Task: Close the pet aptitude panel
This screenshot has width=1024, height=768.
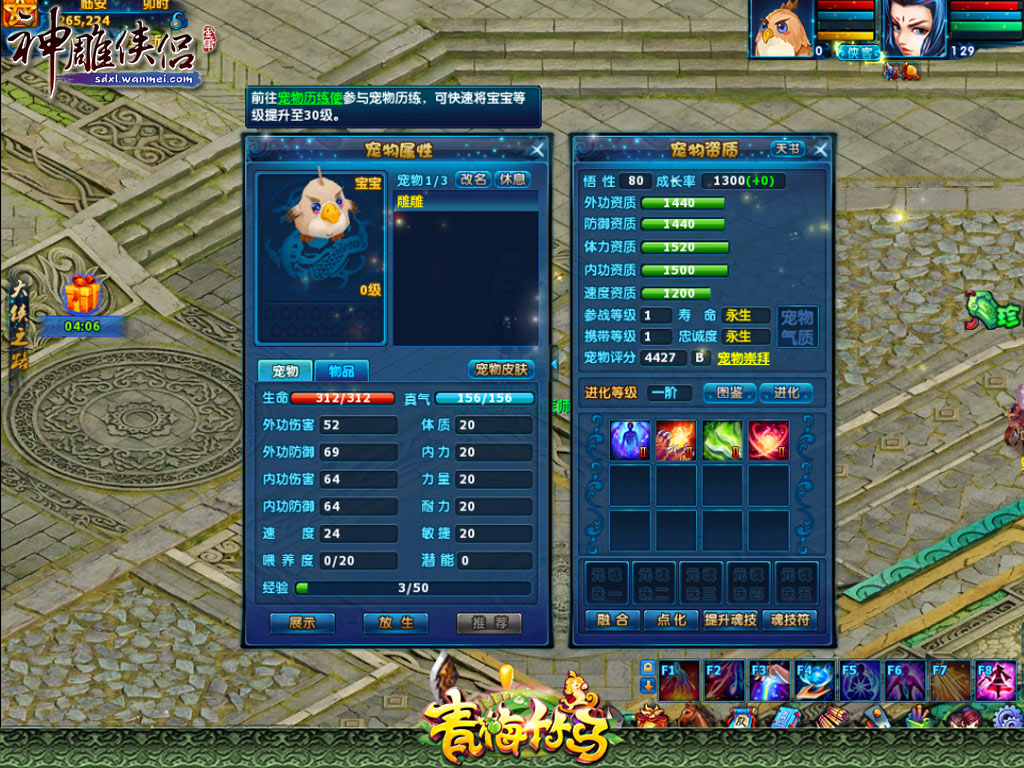Action: click(x=821, y=150)
